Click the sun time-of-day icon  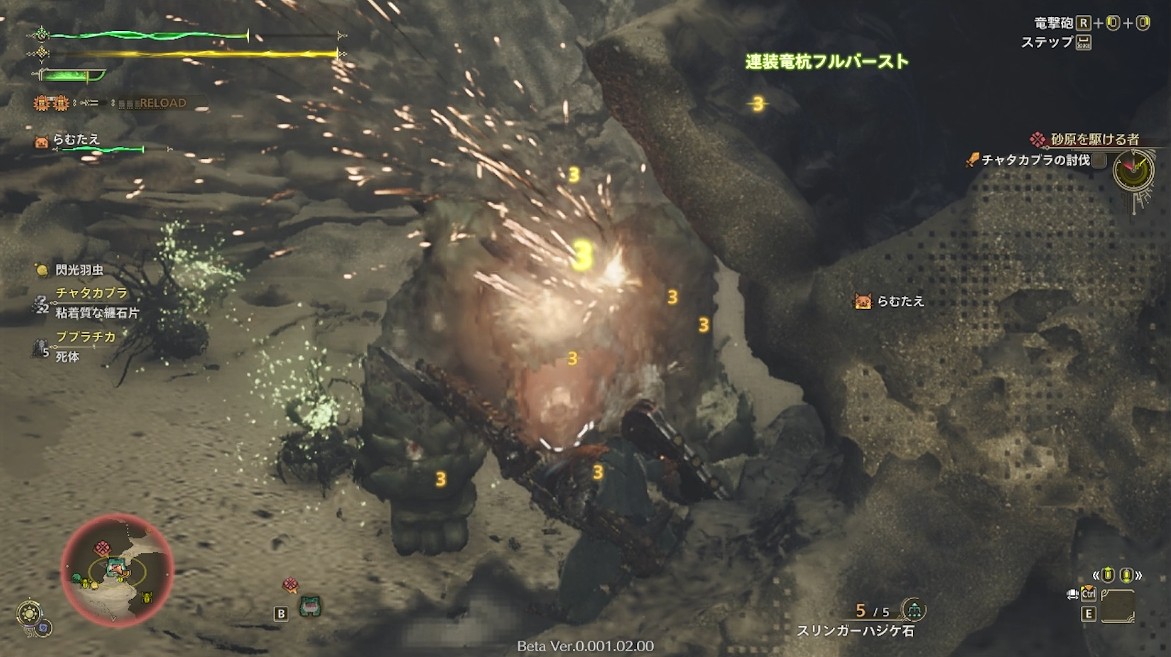pos(29,611)
